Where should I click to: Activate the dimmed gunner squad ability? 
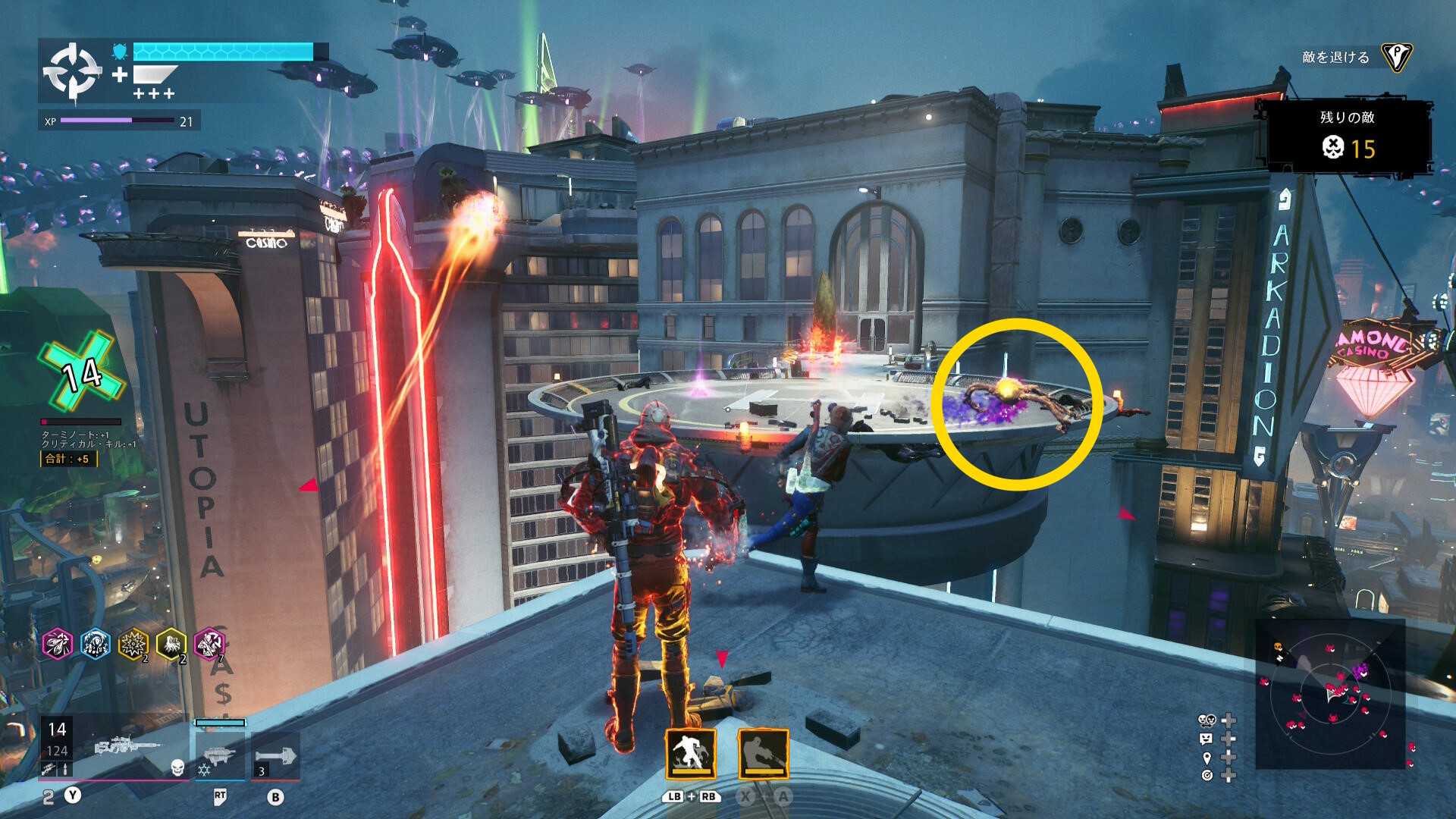point(763,754)
